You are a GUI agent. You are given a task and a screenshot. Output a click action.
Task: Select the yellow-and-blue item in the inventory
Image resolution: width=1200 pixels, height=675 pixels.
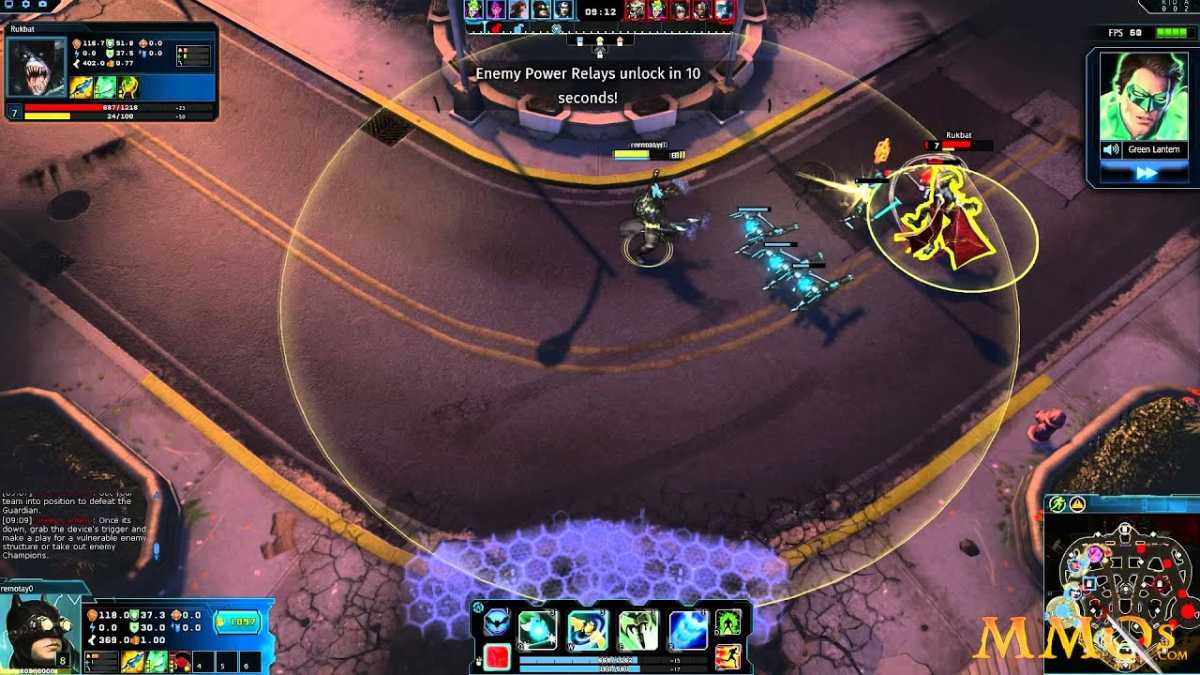(132, 661)
